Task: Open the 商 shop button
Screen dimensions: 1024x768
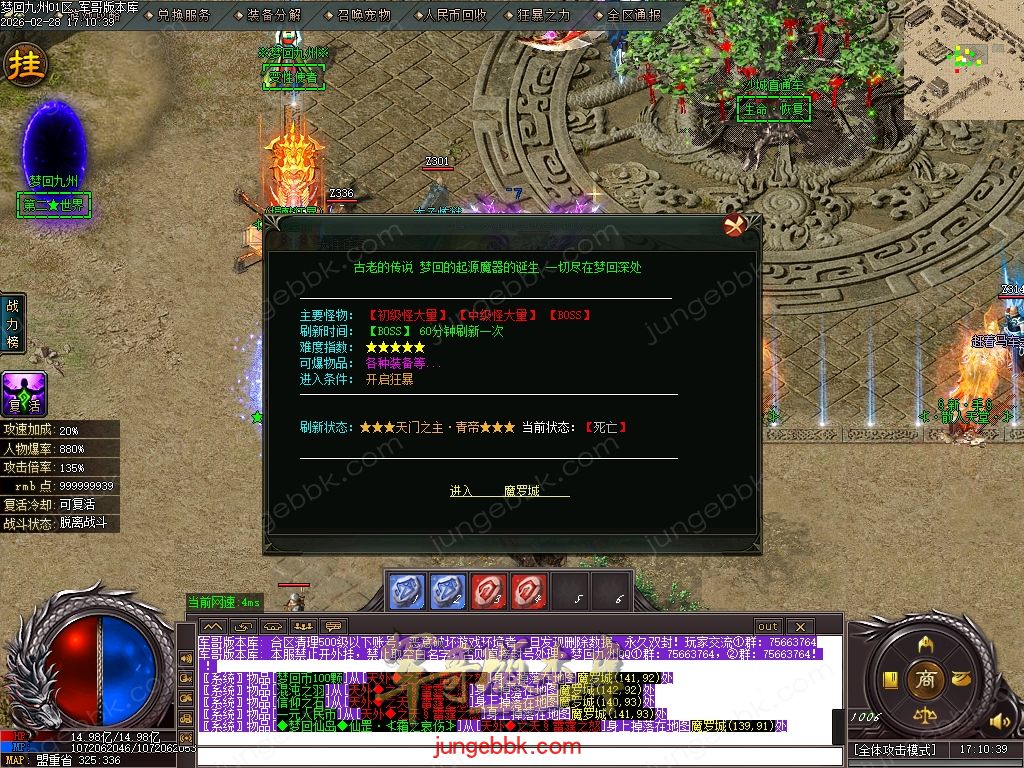Action: [926, 678]
